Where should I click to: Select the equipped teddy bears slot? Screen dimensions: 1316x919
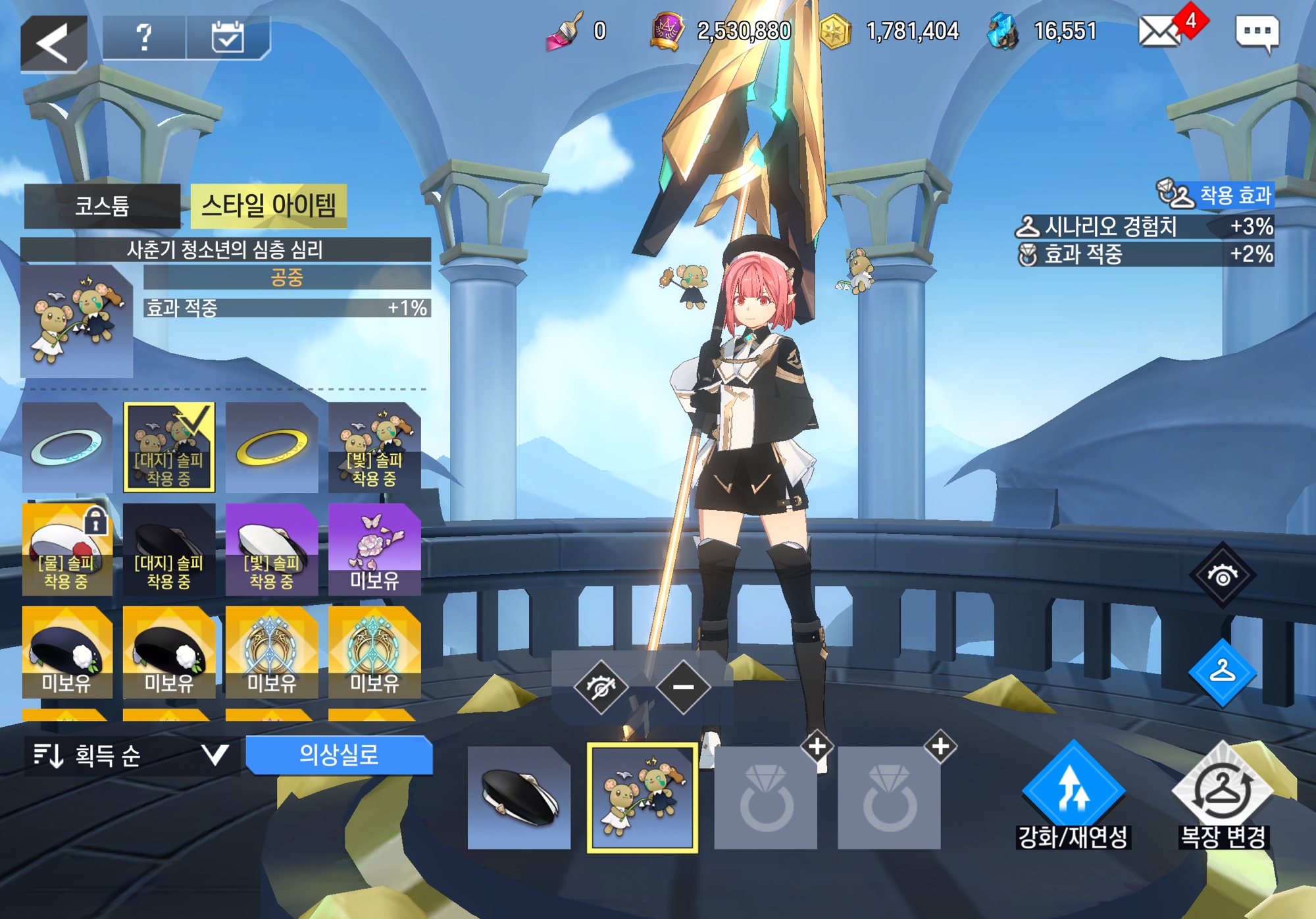coord(642,798)
